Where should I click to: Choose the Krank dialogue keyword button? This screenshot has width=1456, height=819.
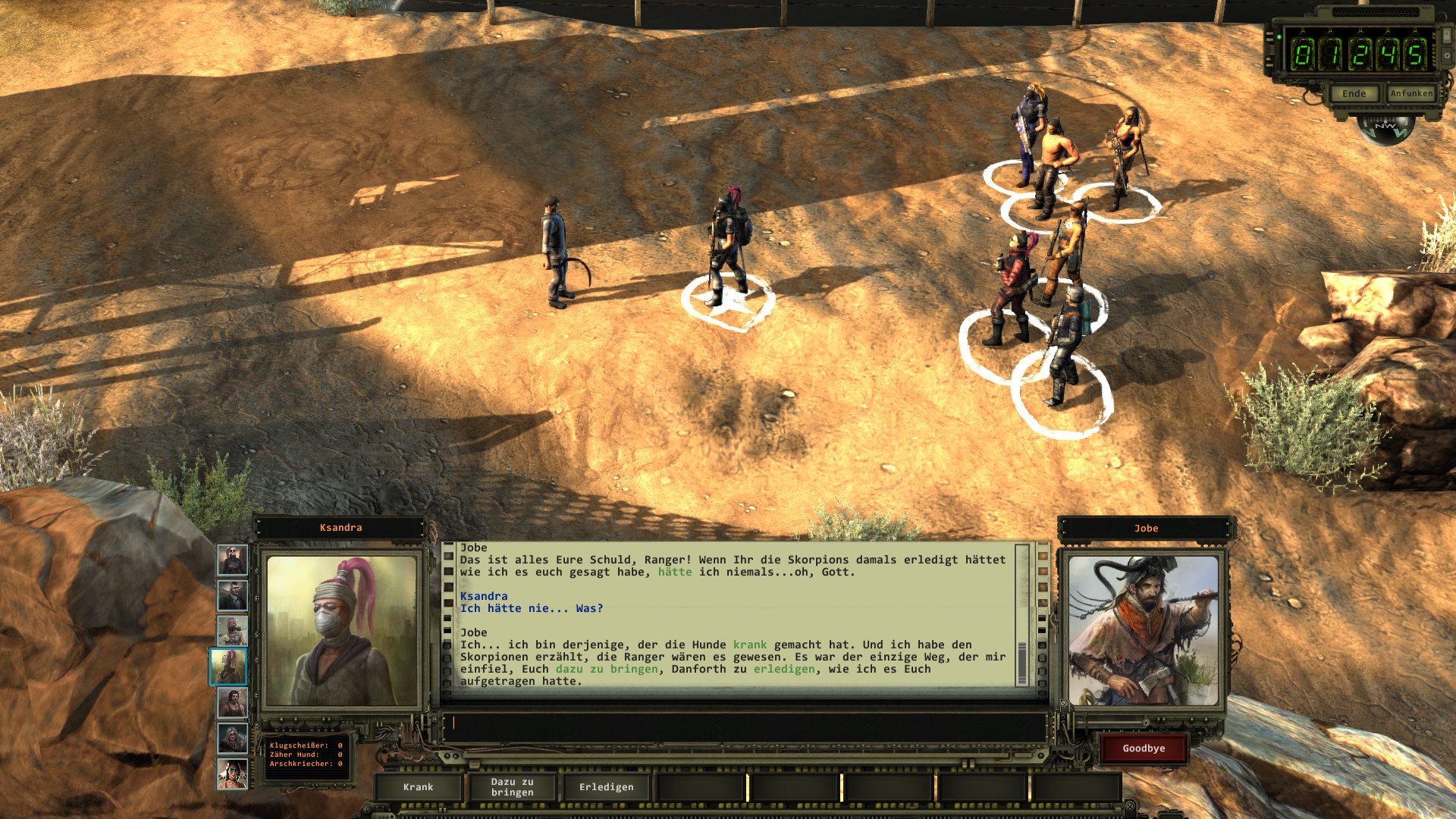(x=418, y=787)
